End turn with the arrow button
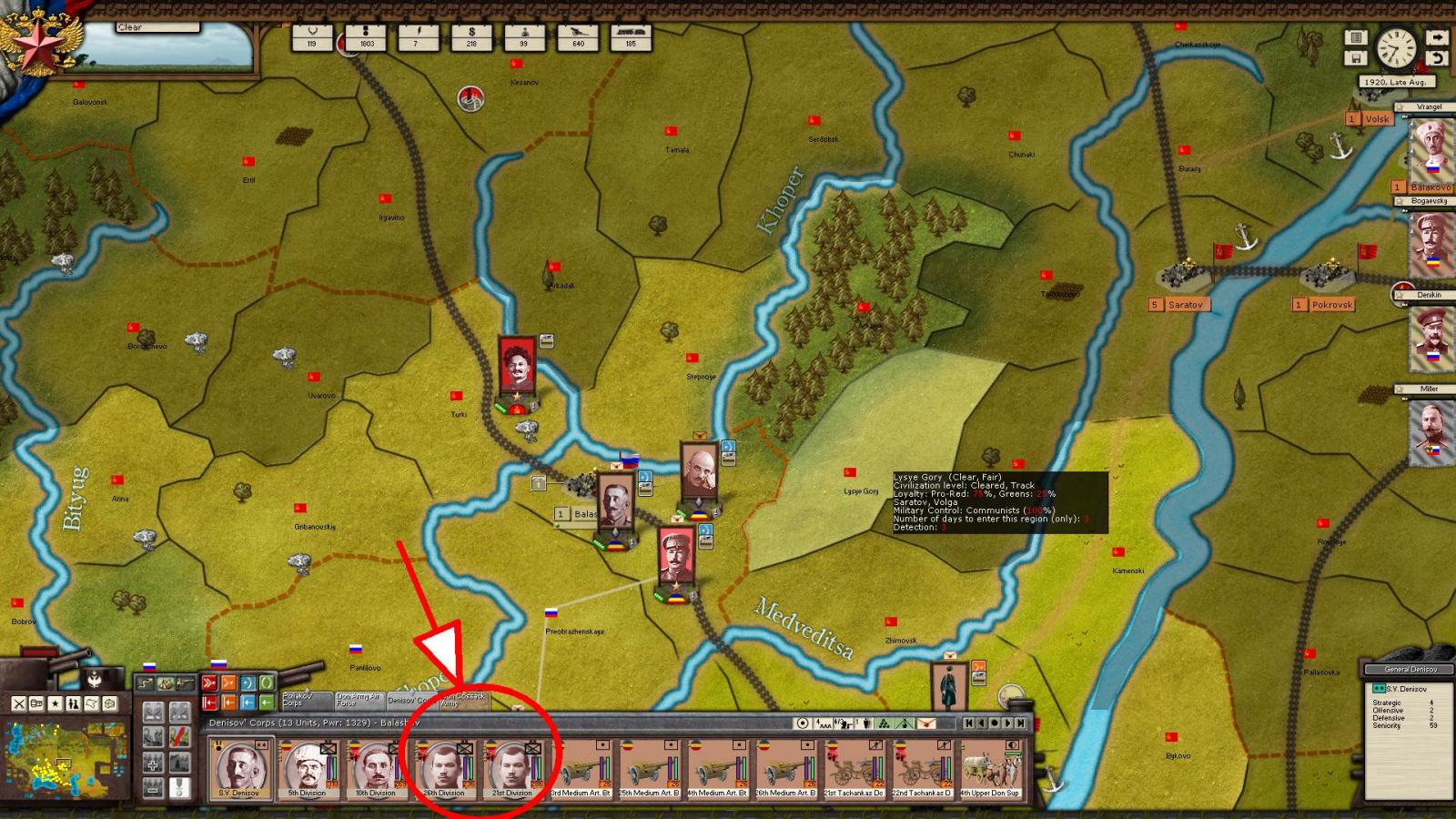Screen dimensions: 1456x819 (x=1436, y=37)
